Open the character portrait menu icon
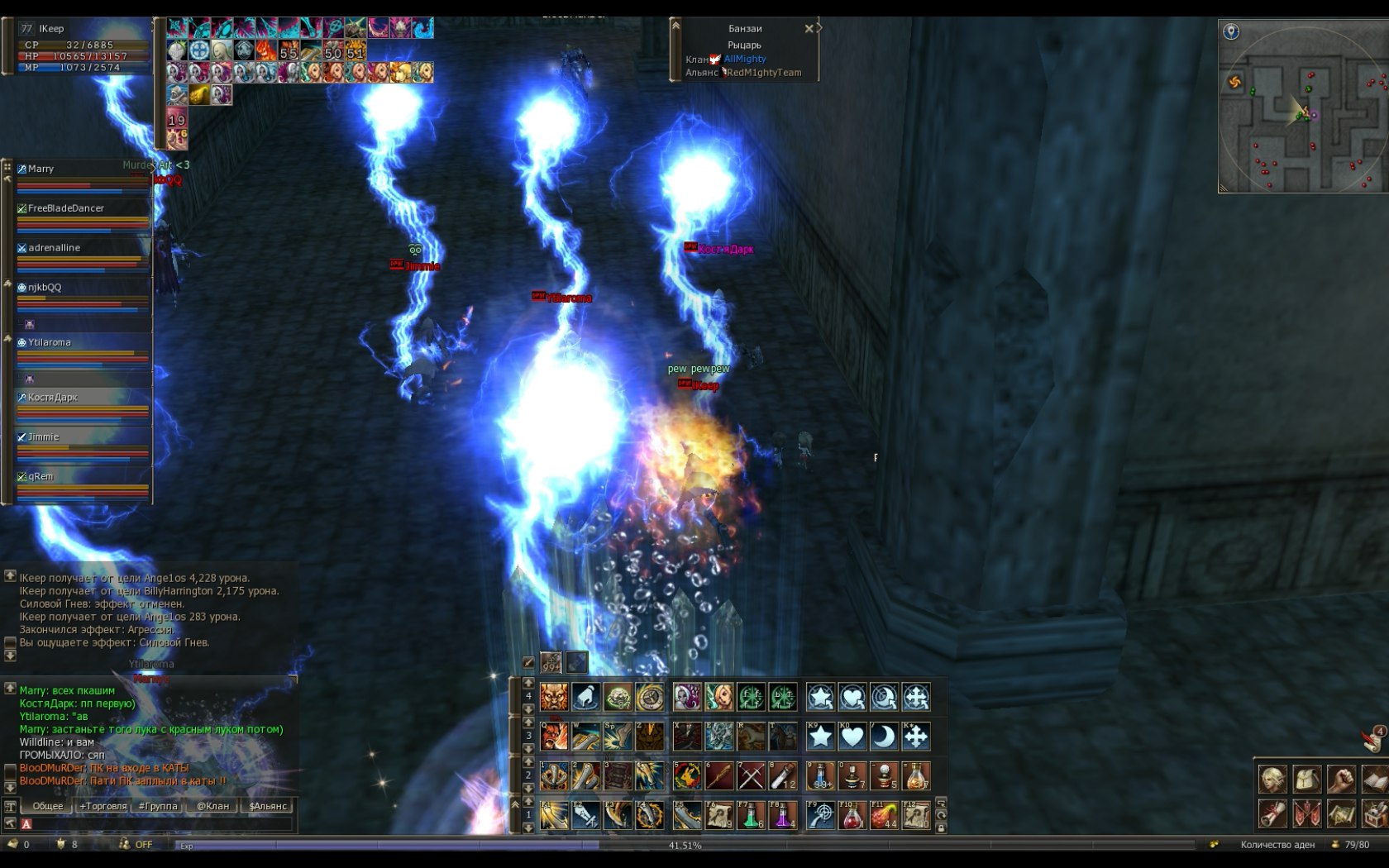This screenshot has height=868, width=1389. [1273, 779]
